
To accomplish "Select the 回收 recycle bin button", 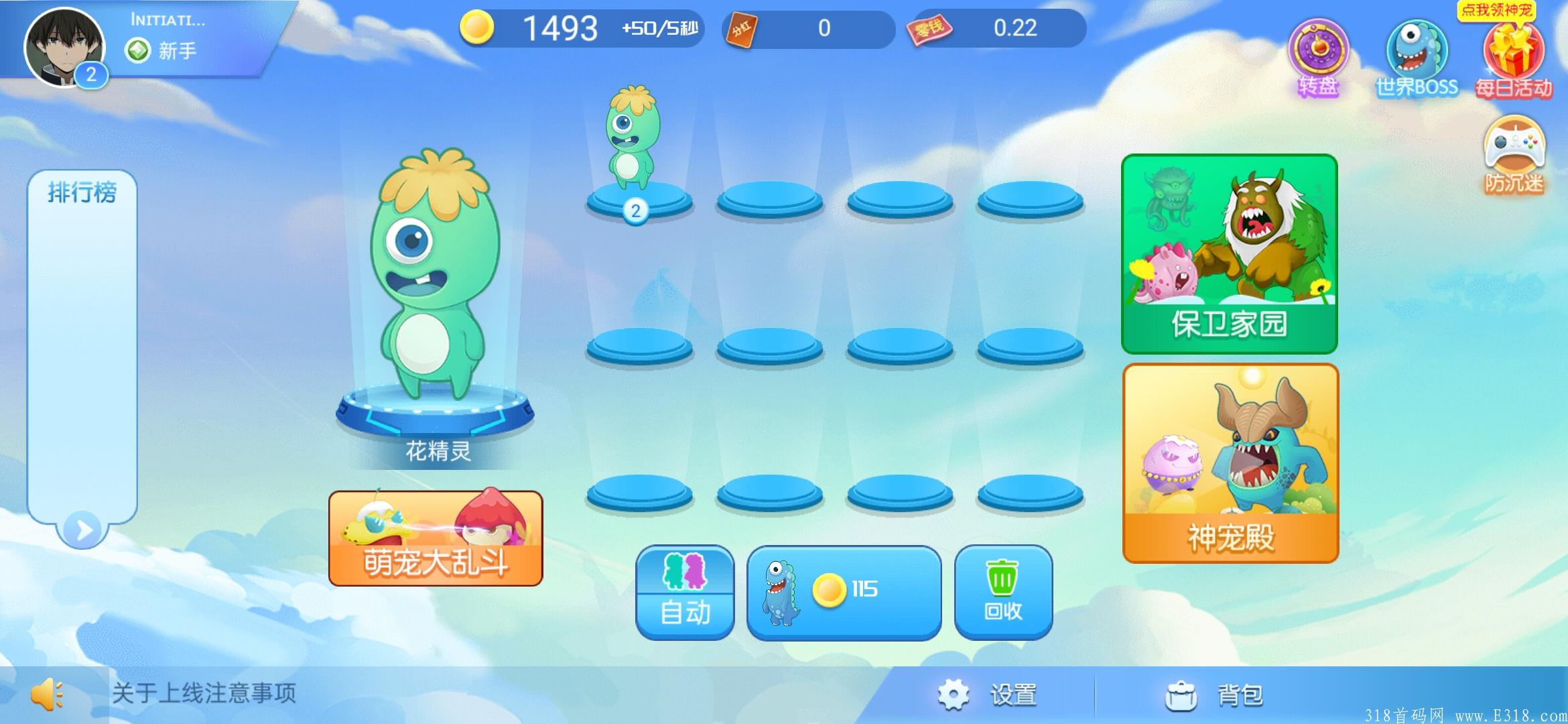I will tap(1003, 592).
